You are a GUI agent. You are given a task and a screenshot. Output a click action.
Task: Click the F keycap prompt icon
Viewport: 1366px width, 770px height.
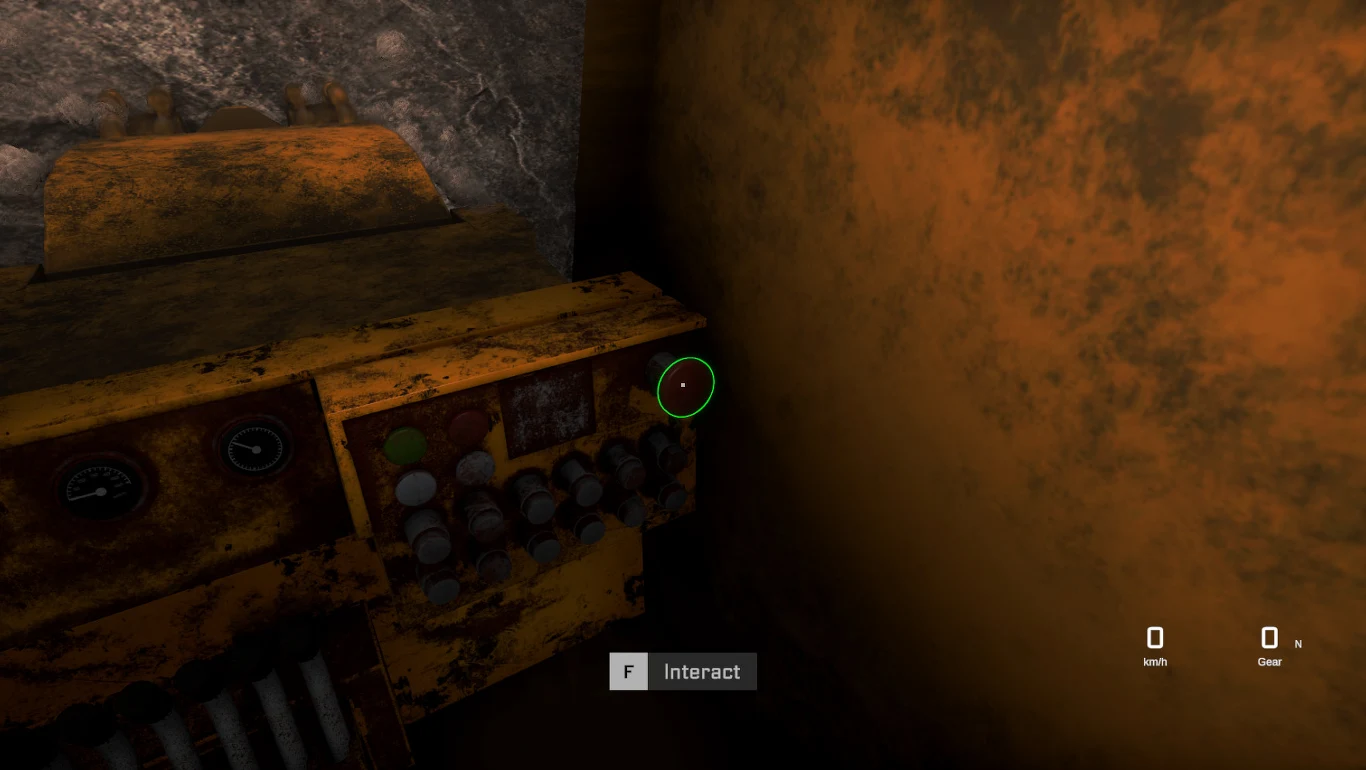coord(628,671)
